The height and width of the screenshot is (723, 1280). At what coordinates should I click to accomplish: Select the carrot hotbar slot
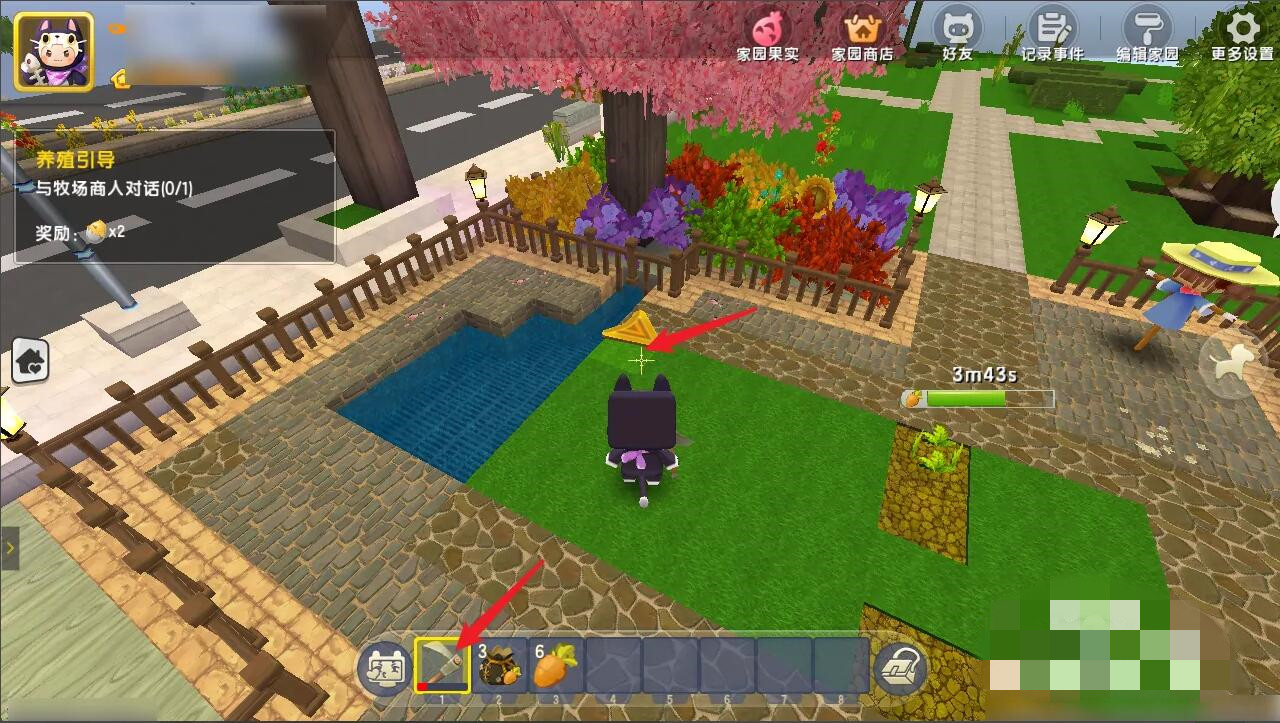[556, 665]
